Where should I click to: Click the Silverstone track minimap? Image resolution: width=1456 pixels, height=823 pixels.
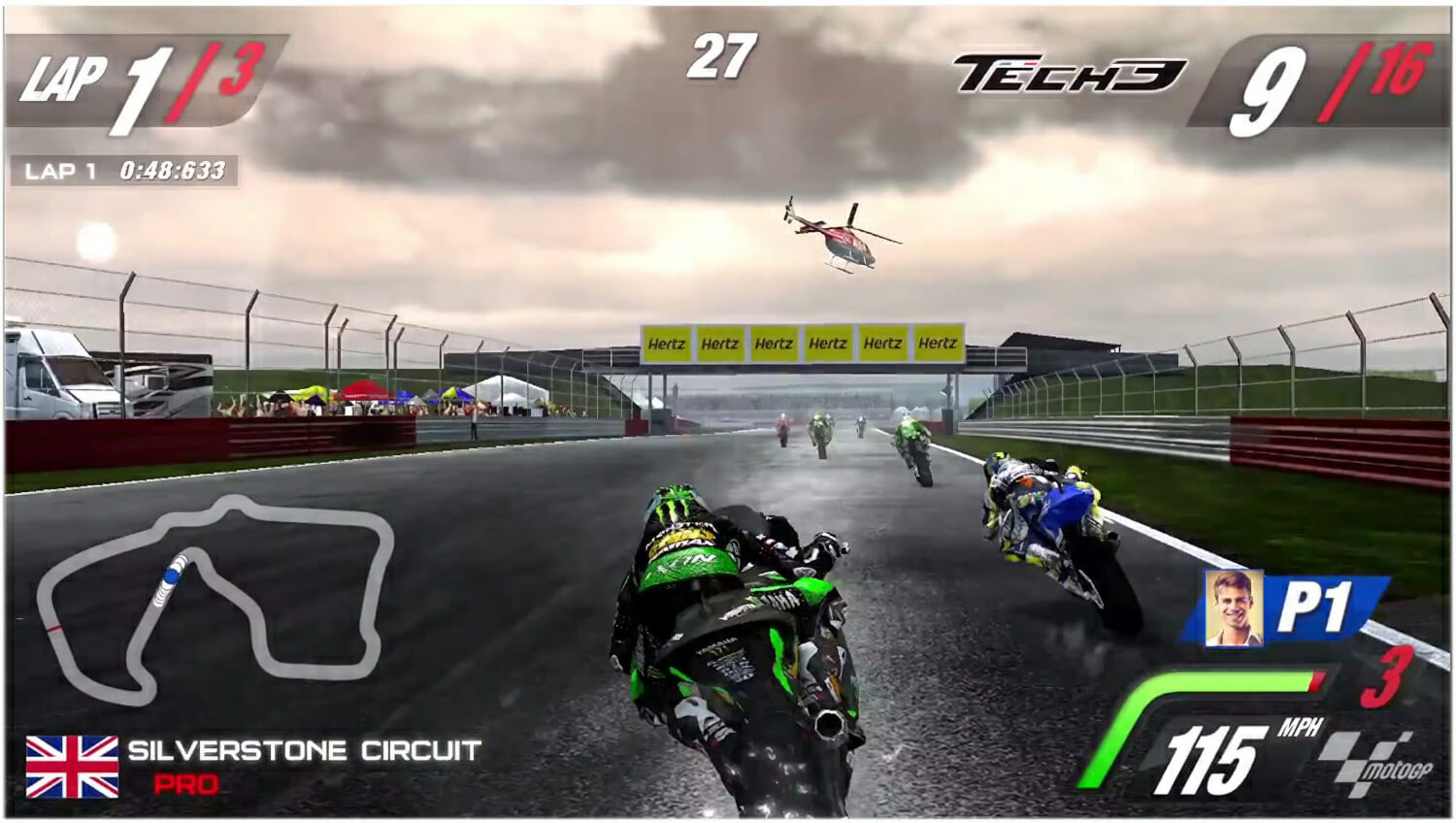[215, 596]
